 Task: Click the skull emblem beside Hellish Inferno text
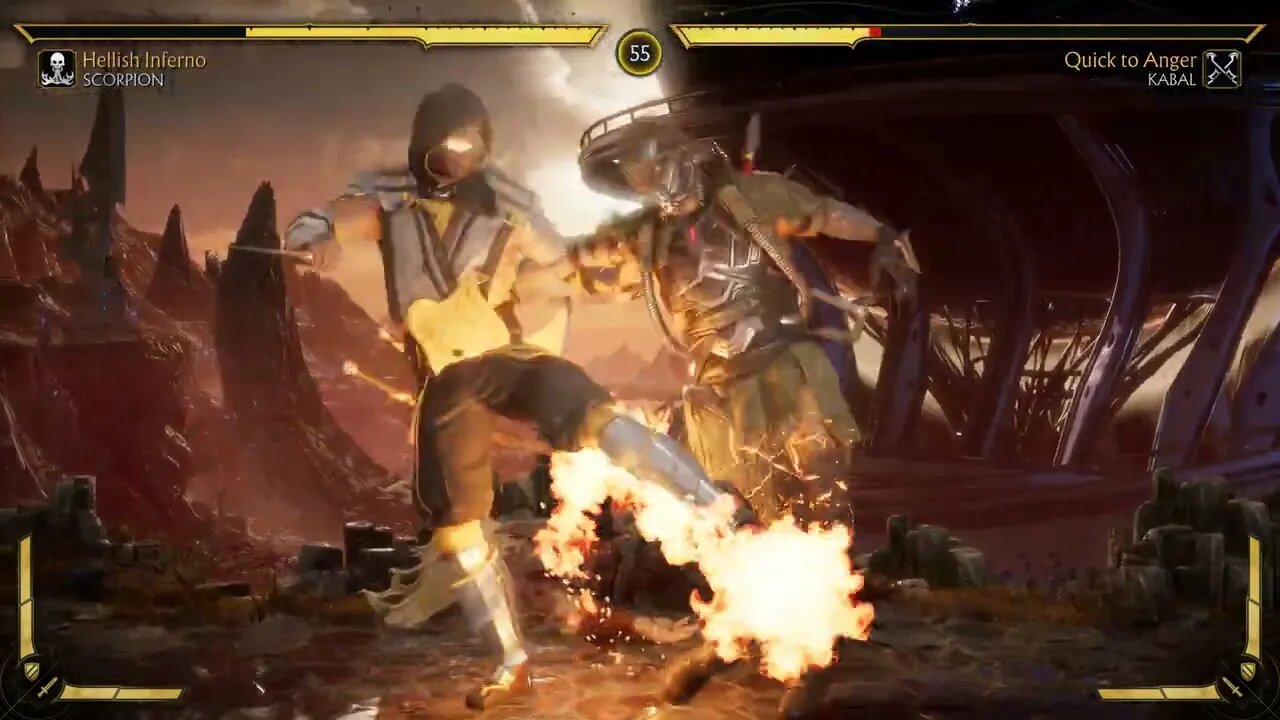55,66
